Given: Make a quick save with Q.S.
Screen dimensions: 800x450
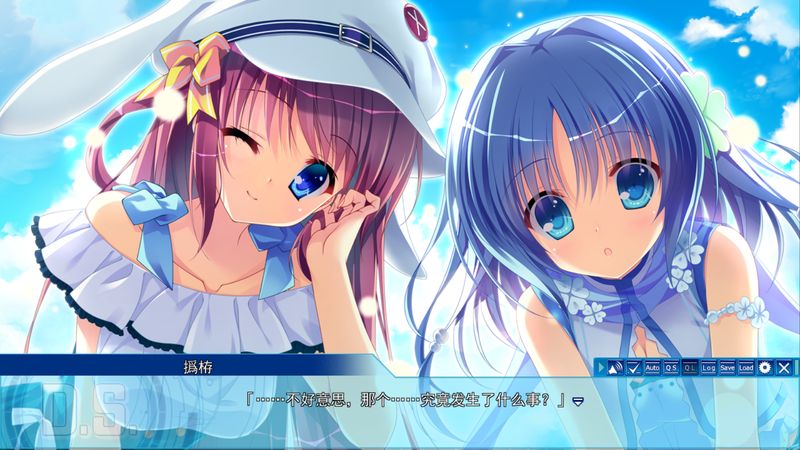Looking at the screenshot, I should coord(671,367).
